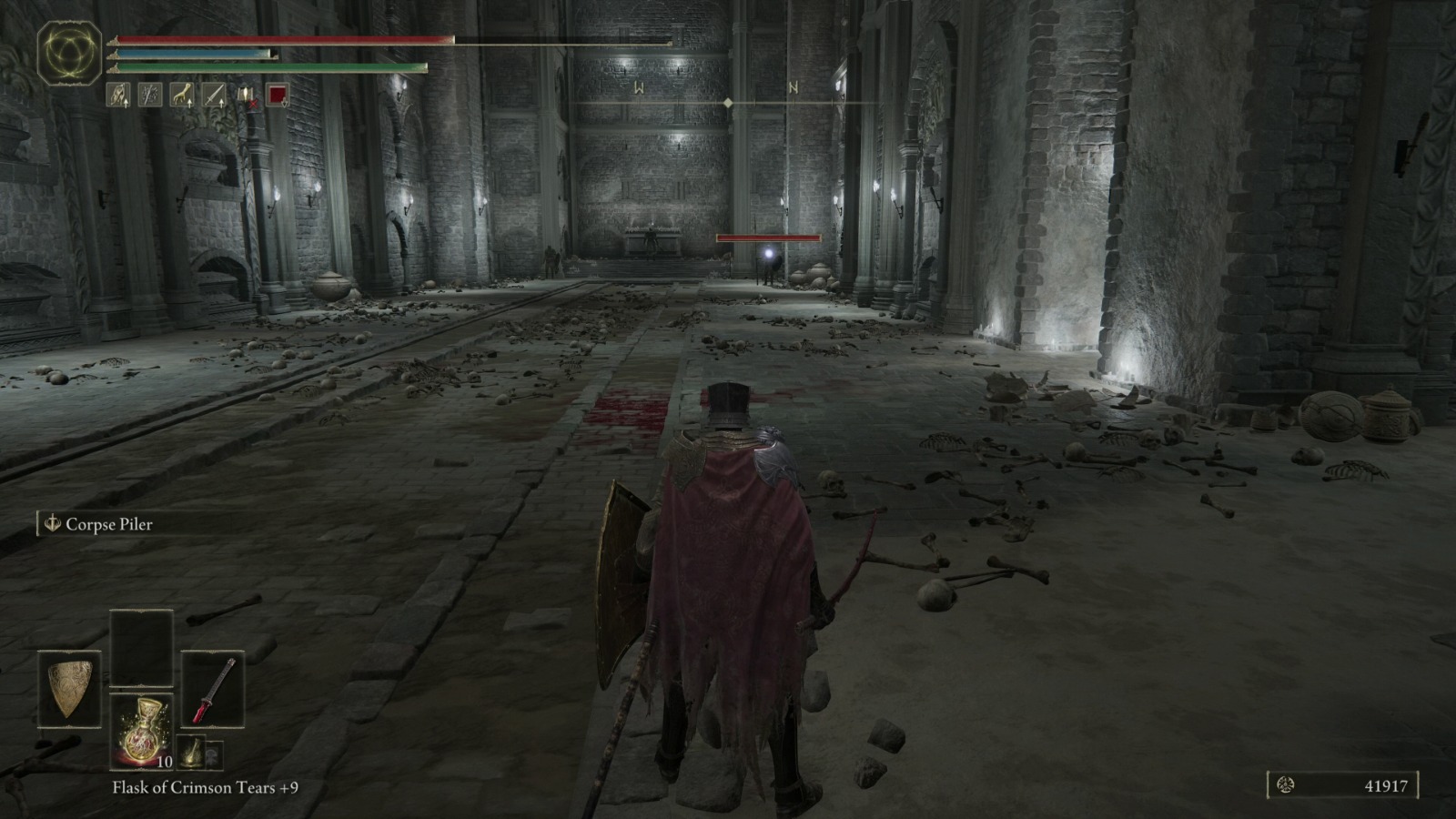1456x819 pixels.
Task: Click the equipped shield slot thumbnail
Action: tap(69, 688)
